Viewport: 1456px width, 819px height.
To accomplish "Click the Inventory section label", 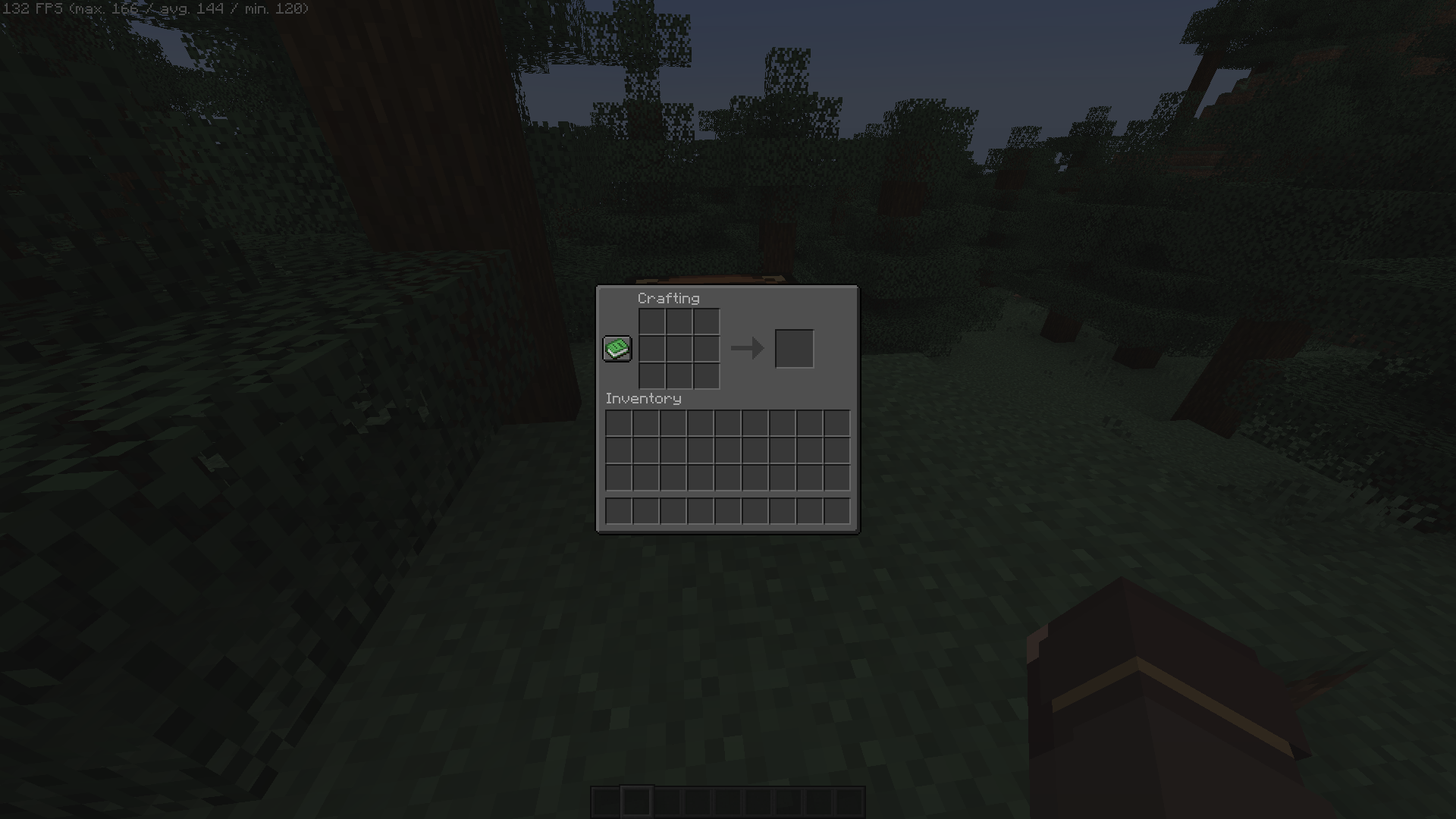I will pos(643,398).
